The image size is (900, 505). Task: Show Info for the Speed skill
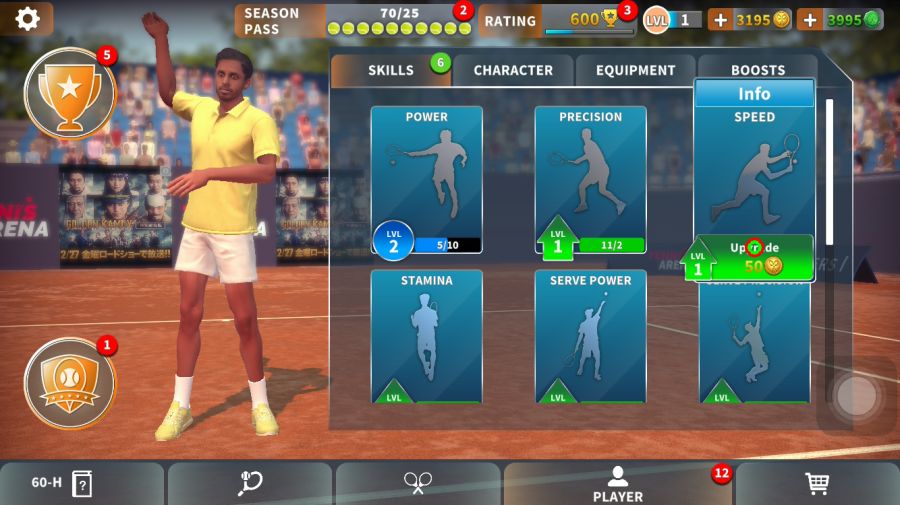tap(754, 94)
